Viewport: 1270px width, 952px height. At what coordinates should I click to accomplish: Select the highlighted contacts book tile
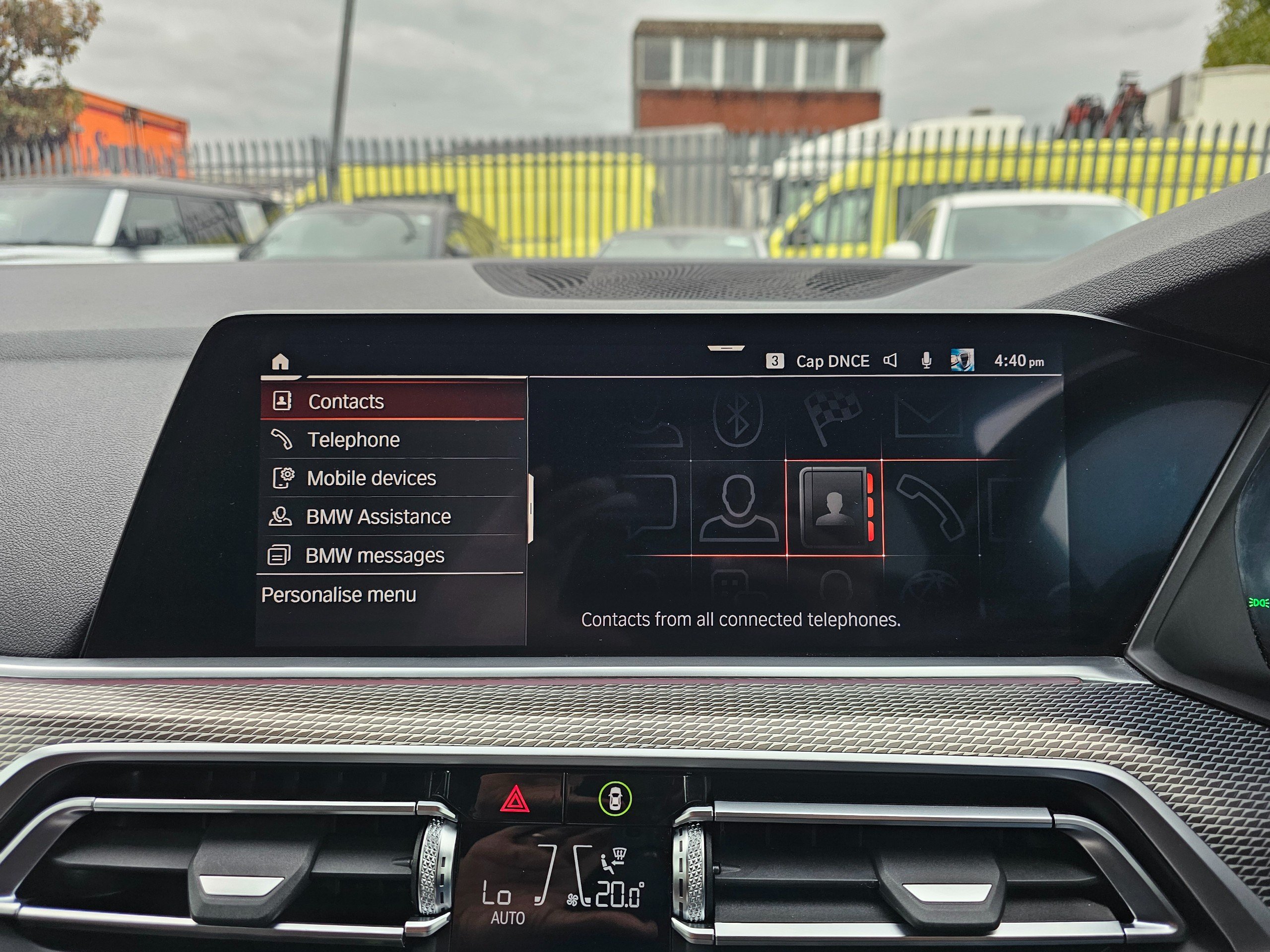pos(834,507)
